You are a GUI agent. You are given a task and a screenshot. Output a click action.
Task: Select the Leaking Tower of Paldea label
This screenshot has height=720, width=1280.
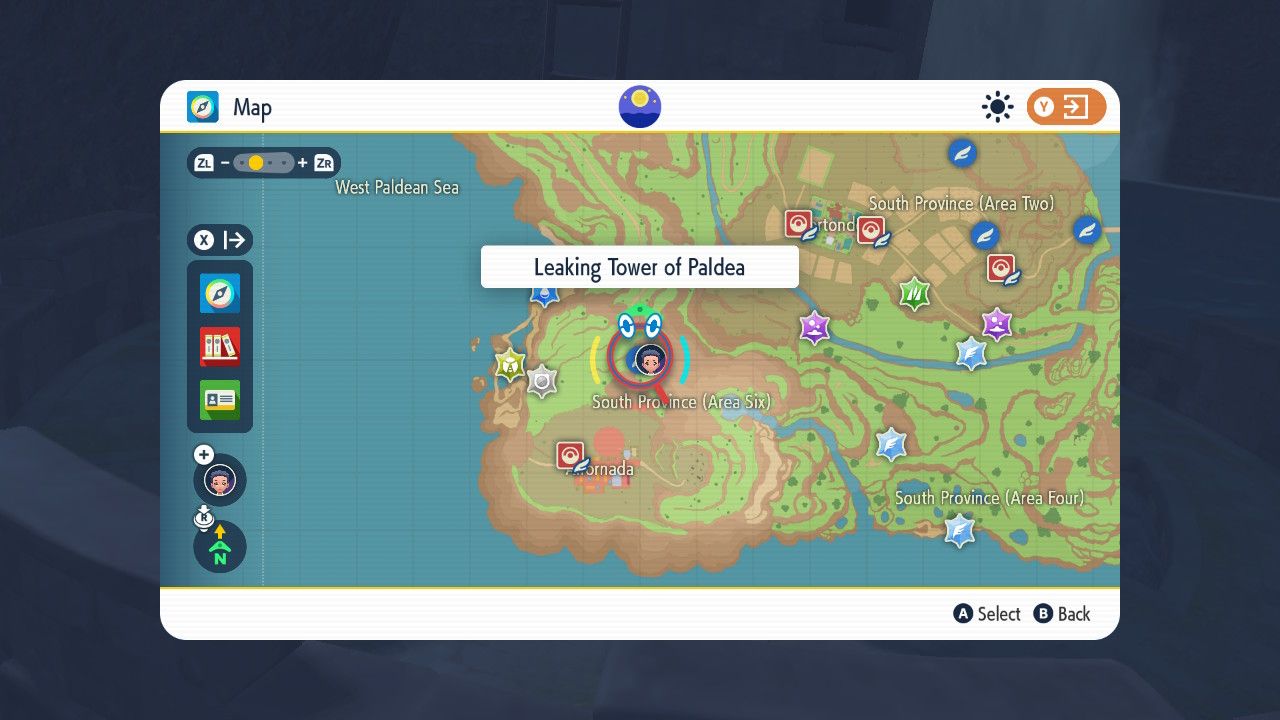(639, 267)
